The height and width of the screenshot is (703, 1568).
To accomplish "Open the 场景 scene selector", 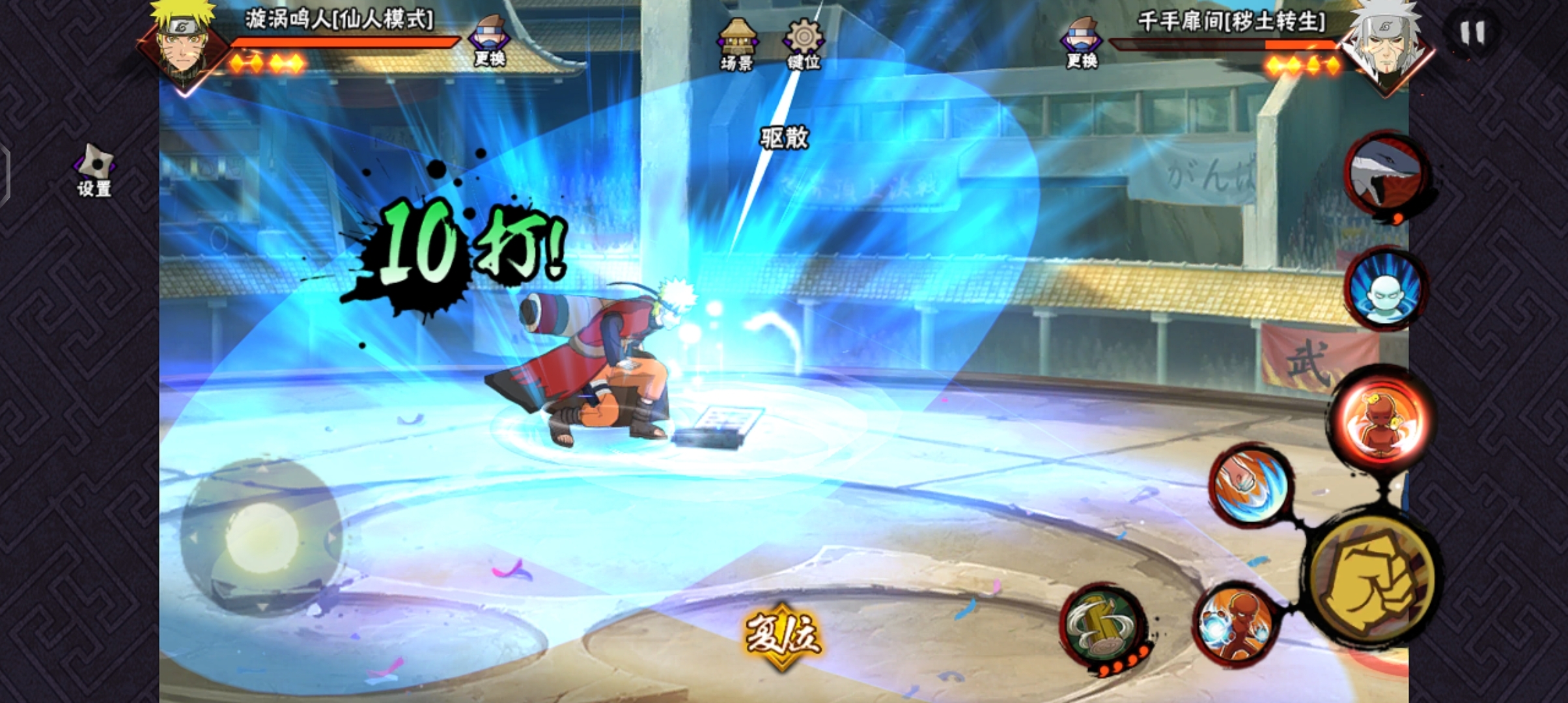I will (x=737, y=43).
